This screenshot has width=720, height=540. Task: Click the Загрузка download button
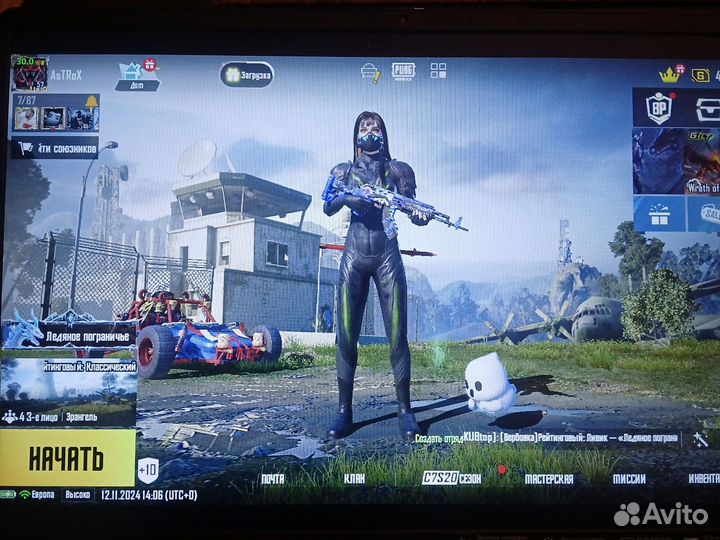click(x=247, y=74)
